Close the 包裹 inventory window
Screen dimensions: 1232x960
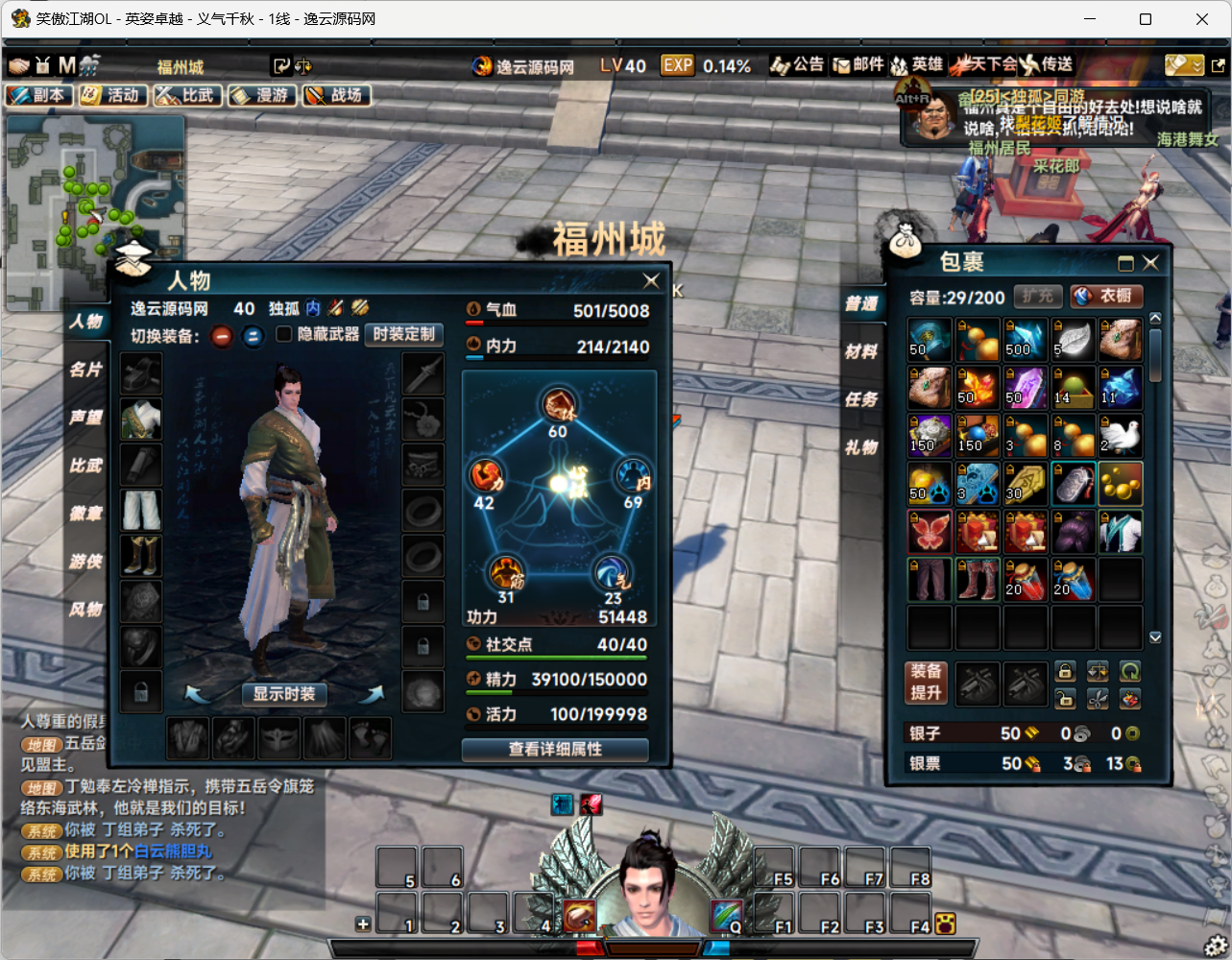pos(1150,262)
